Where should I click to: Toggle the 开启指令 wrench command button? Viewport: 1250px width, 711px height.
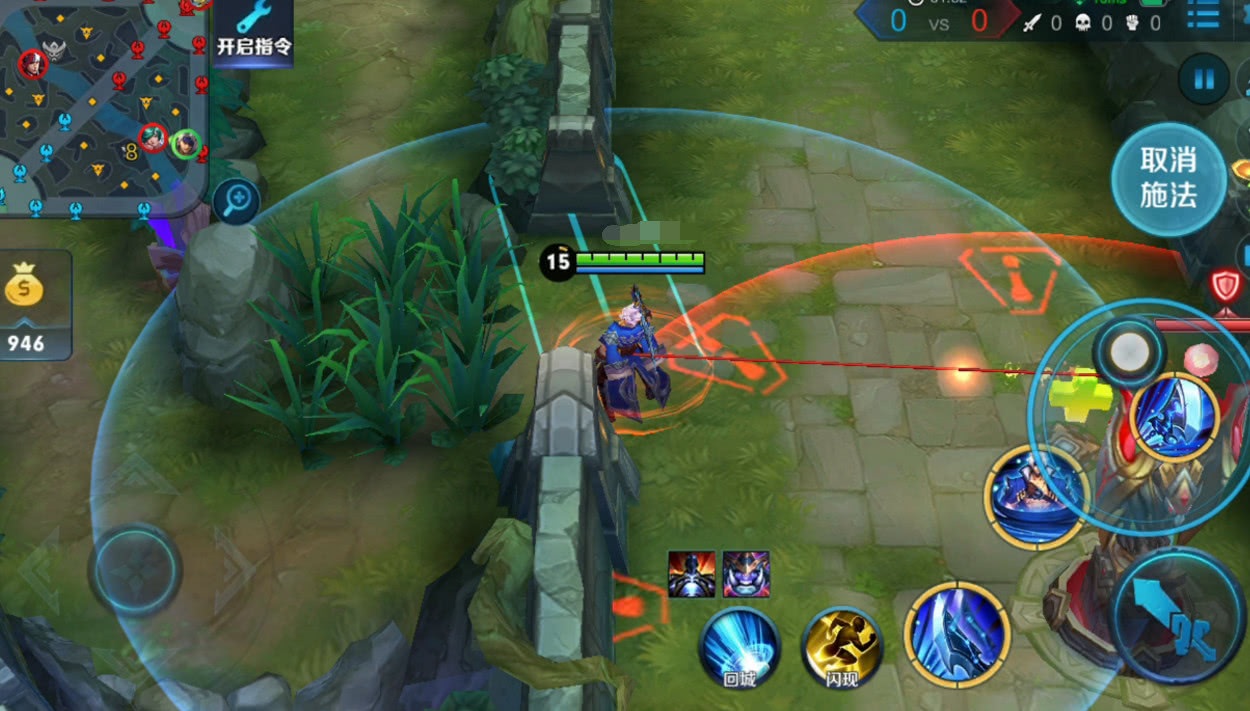[254, 32]
